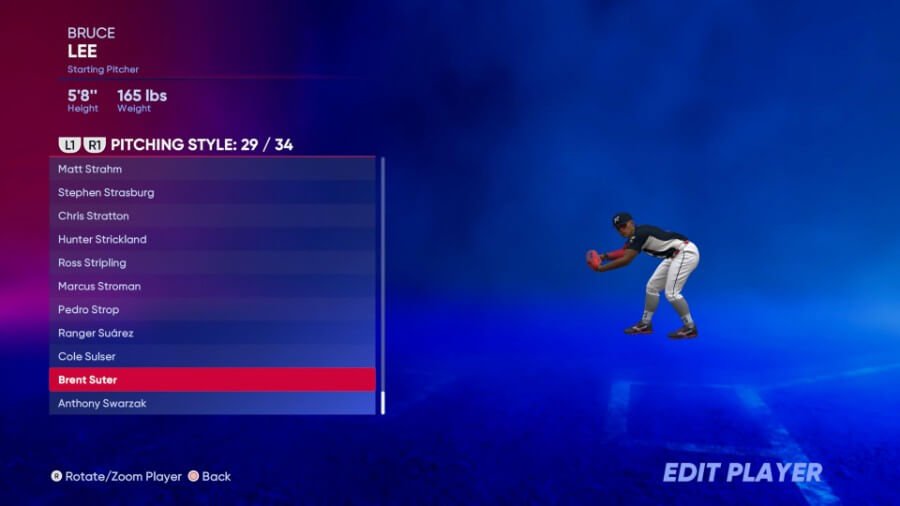Choose Anthony Swarzak pitching style

coord(212,403)
